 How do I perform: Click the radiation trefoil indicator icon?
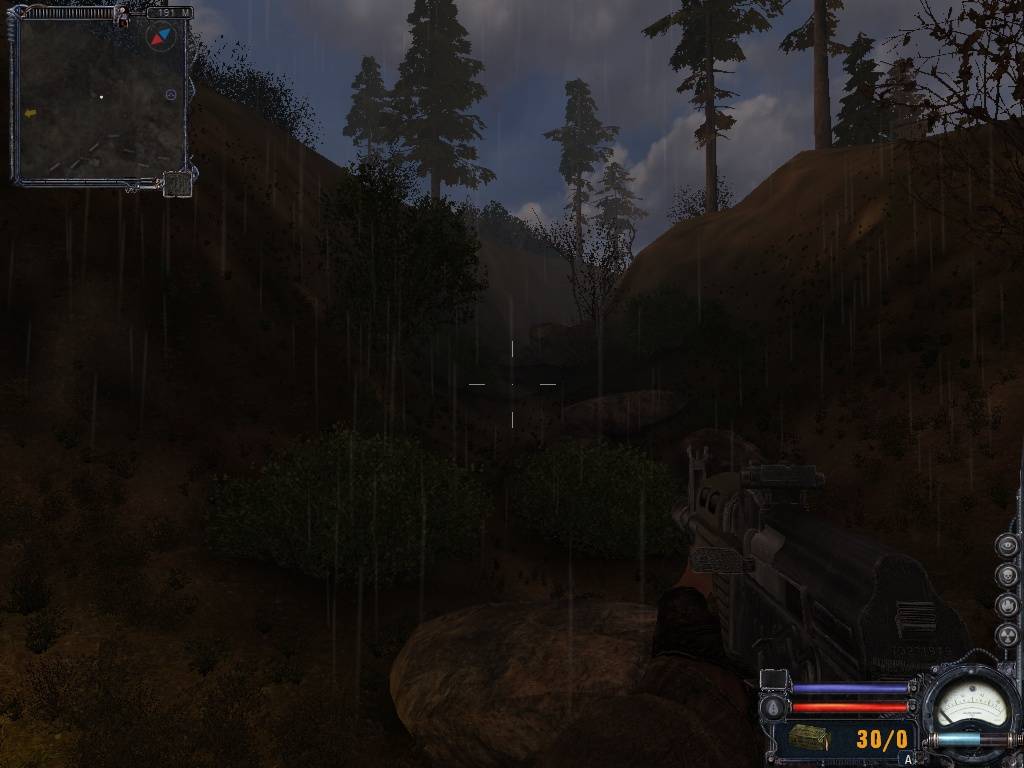(1007, 635)
